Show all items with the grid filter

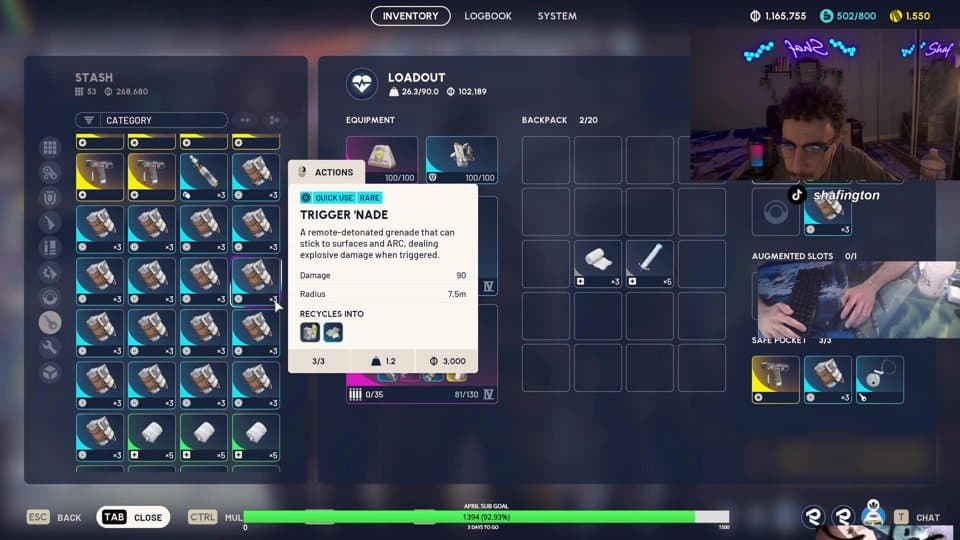[x=49, y=148]
